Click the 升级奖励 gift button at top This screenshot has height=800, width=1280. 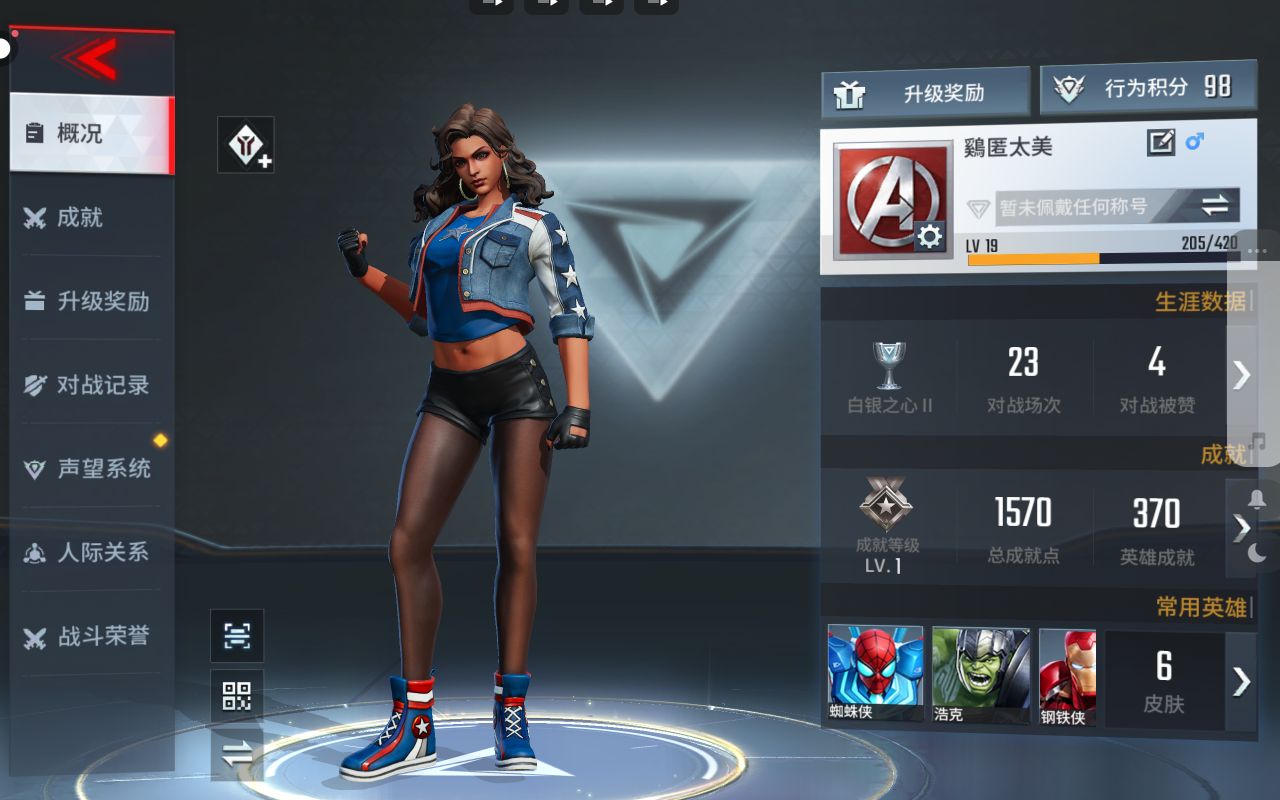click(x=925, y=93)
